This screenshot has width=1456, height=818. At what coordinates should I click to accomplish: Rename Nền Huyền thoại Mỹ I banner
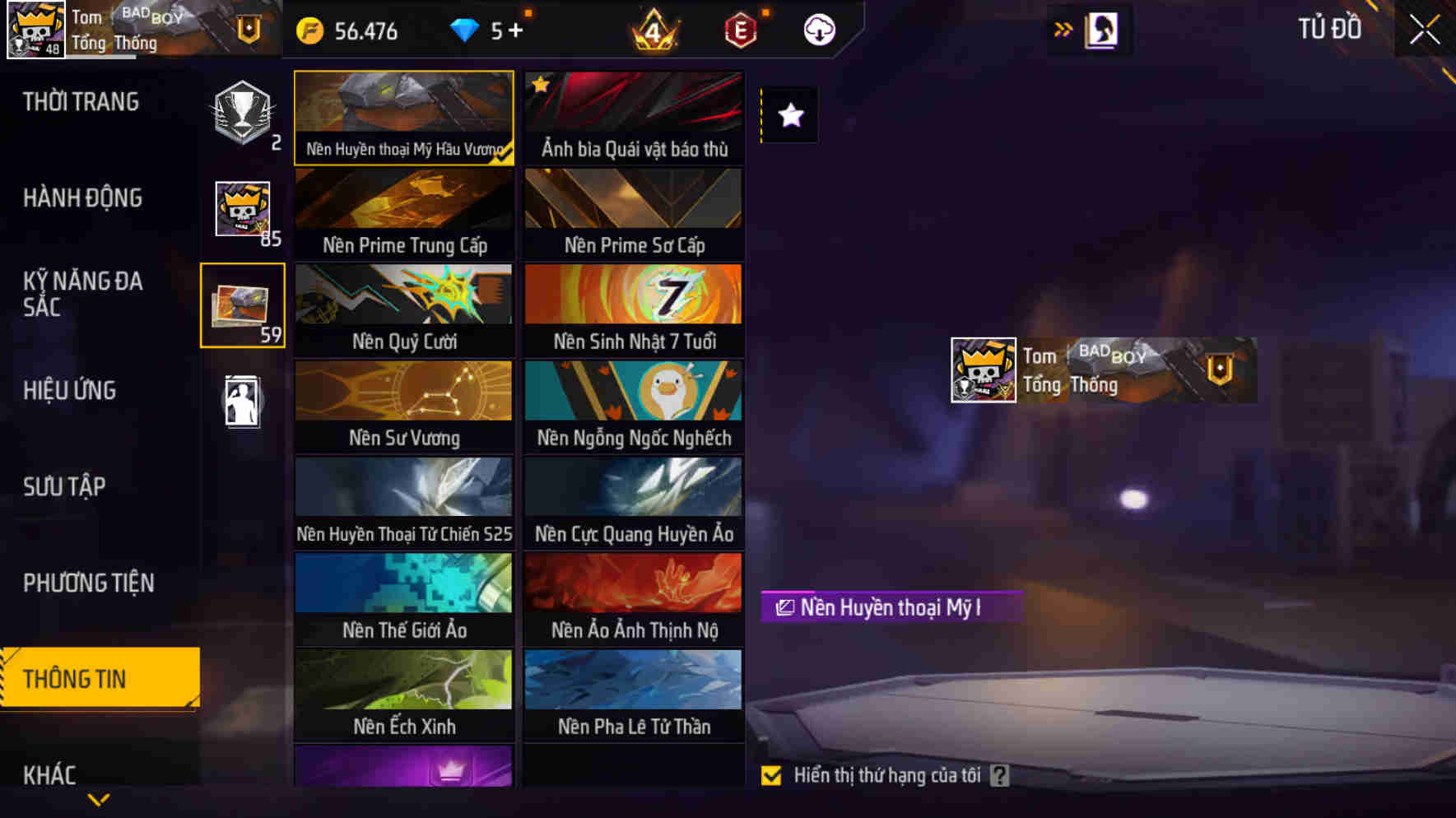point(784,608)
